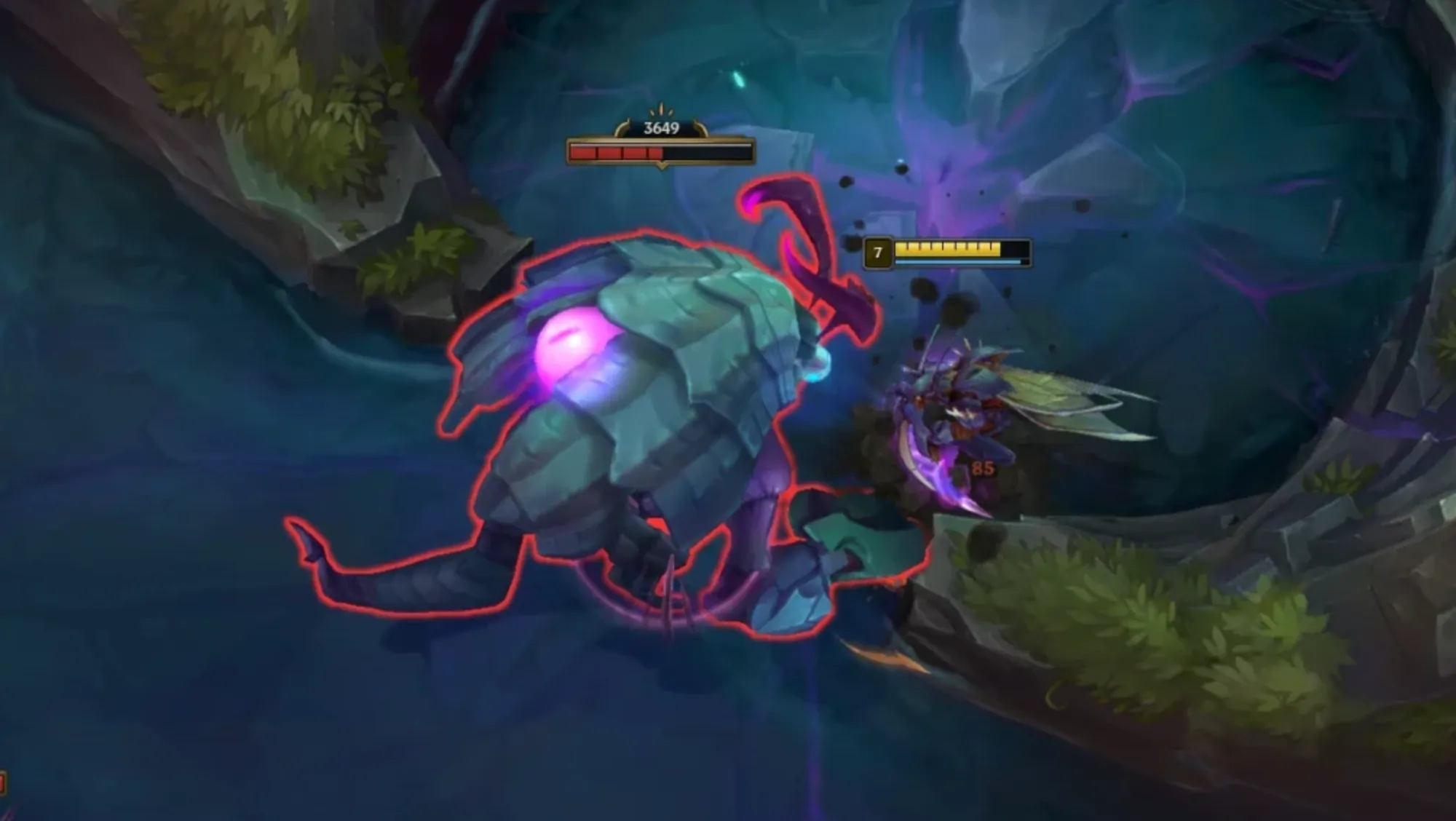Click the red segmented monster health bar
The height and width of the screenshot is (821, 1456).
[619, 154]
